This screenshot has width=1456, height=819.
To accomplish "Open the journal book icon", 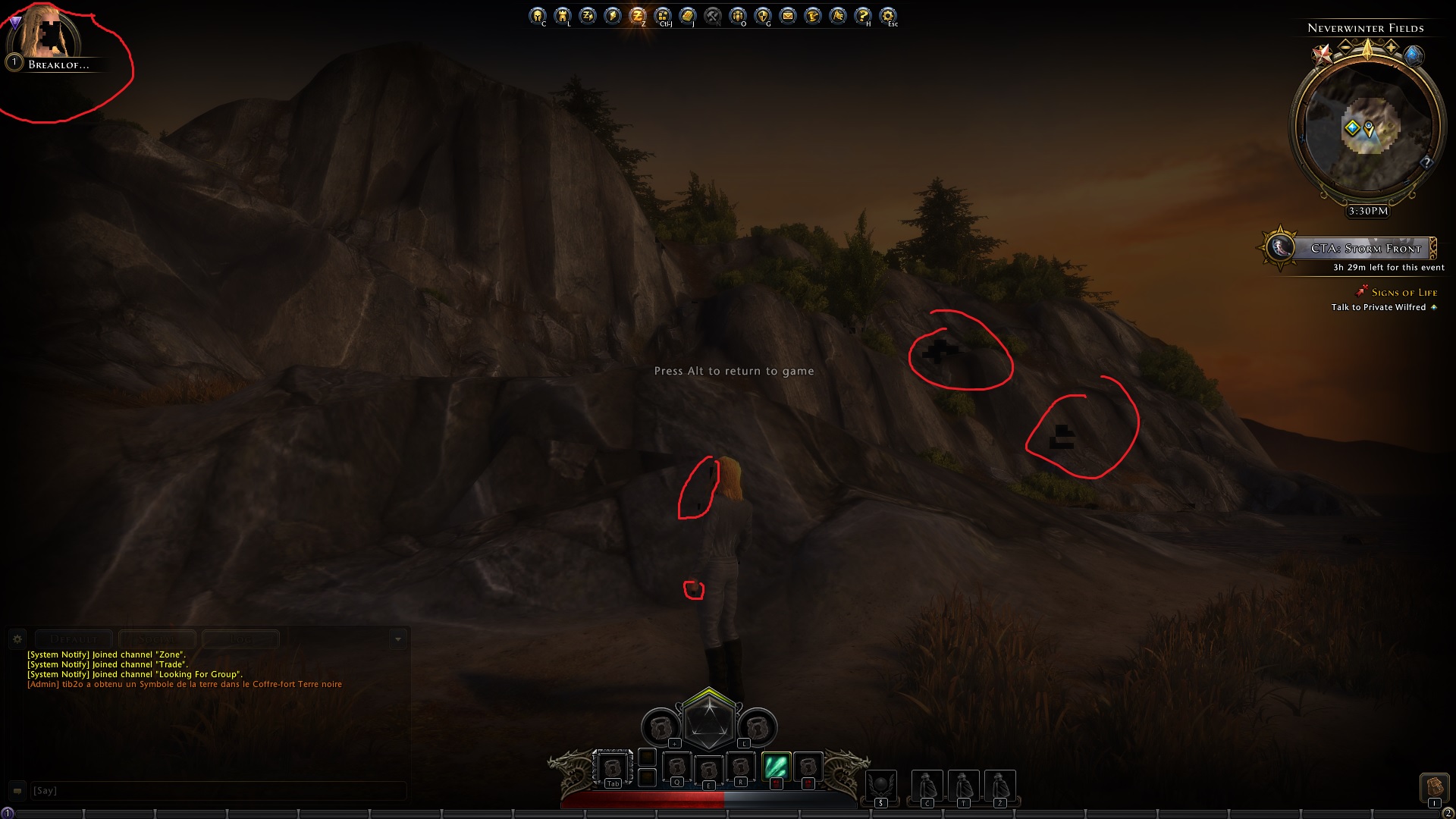I will click(x=688, y=15).
